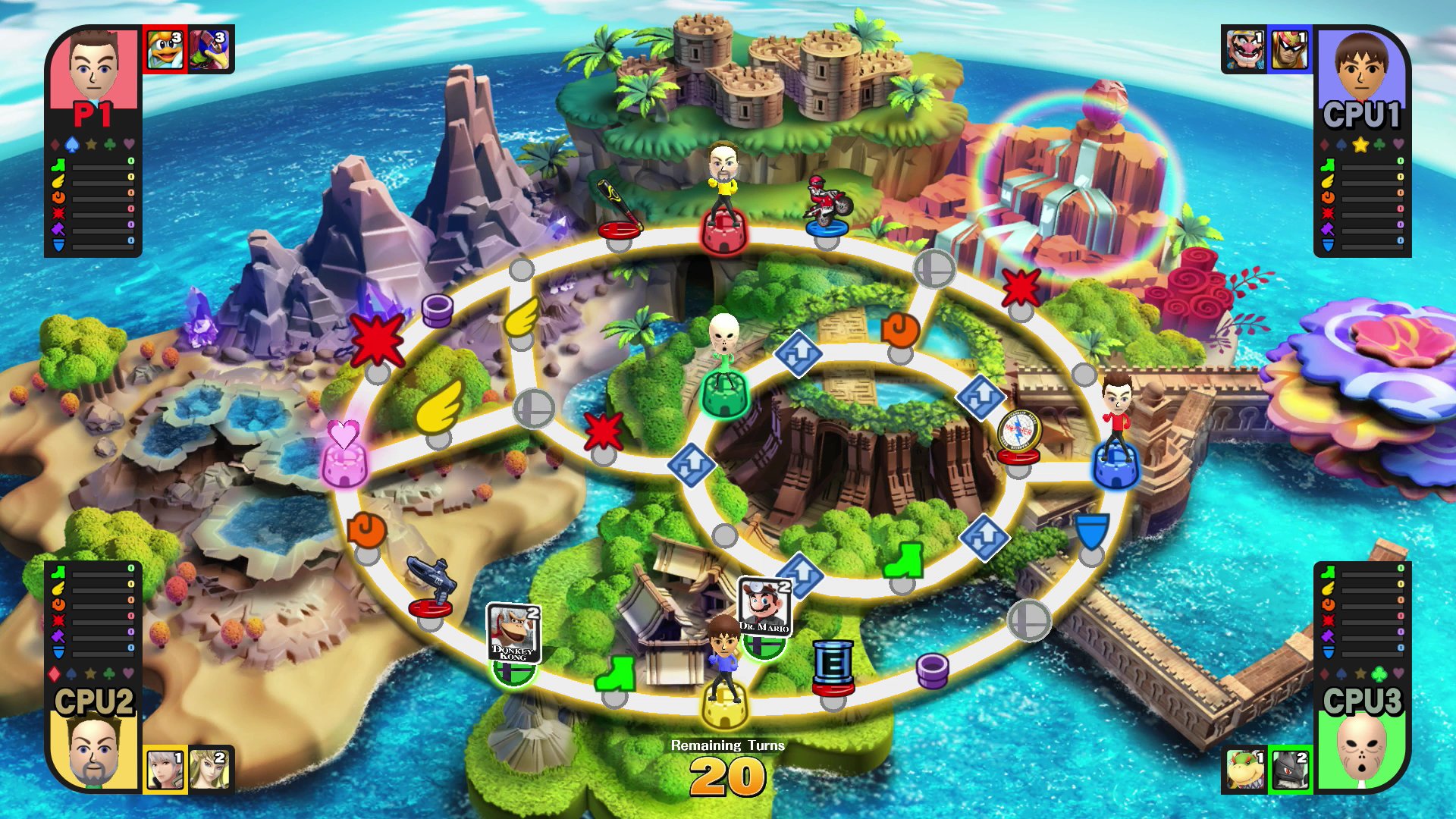Click the CPU1 player portrait
Image resolution: width=1456 pixels, height=819 pixels.
pyautogui.click(x=1362, y=70)
